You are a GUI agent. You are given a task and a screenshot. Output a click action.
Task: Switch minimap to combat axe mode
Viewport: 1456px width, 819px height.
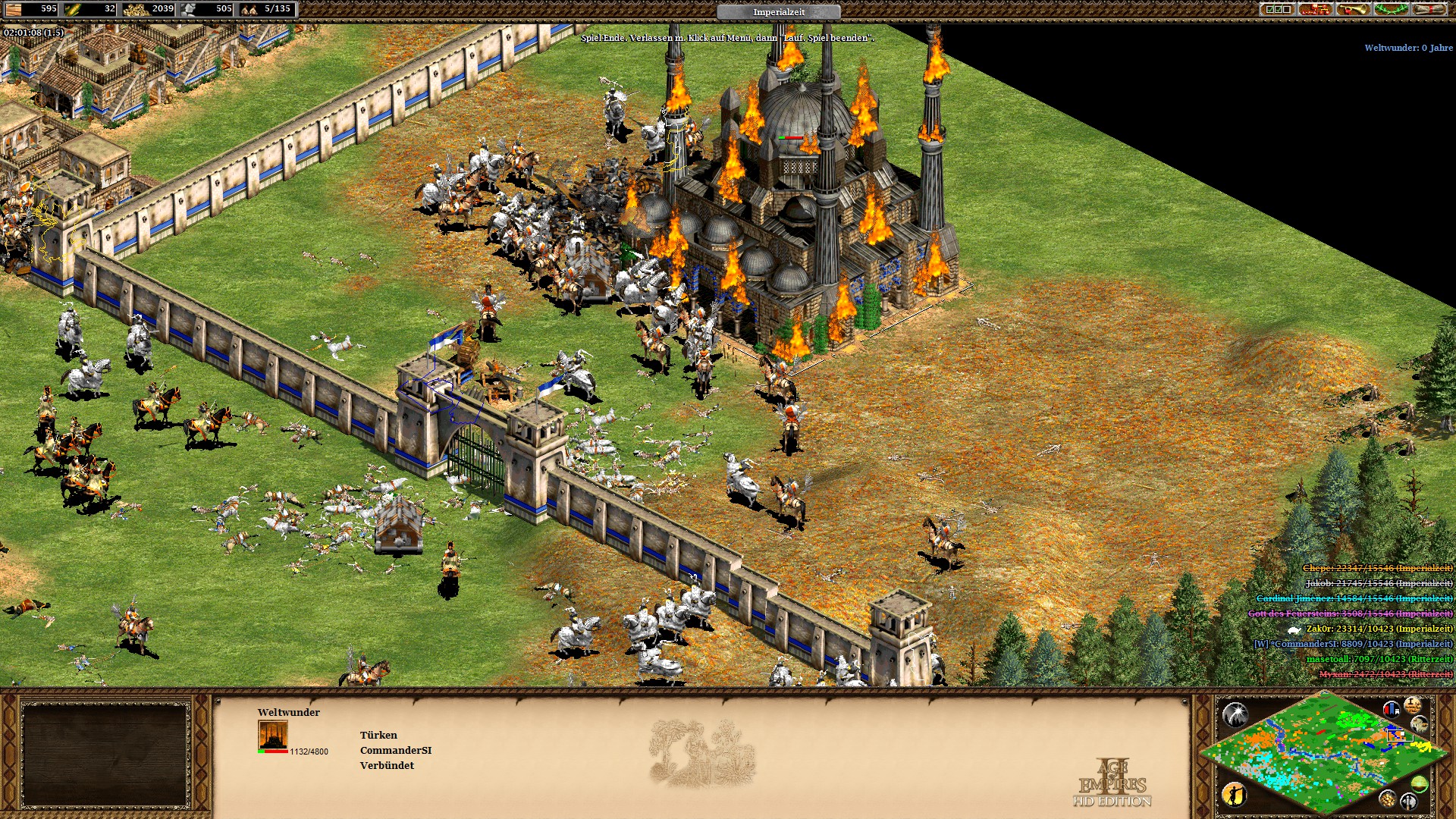[x=1408, y=801]
